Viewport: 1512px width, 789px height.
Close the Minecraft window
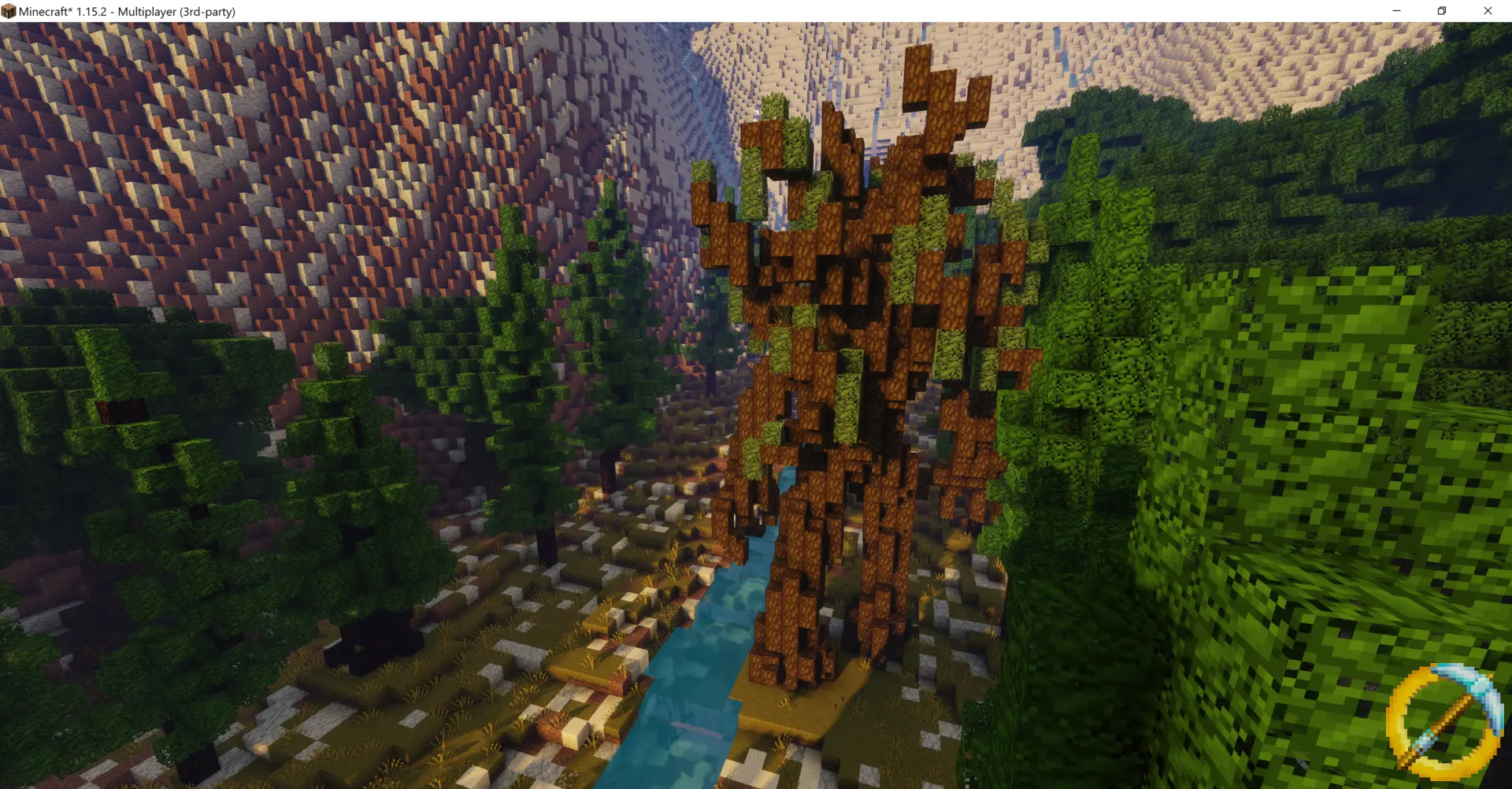point(1488,11)
